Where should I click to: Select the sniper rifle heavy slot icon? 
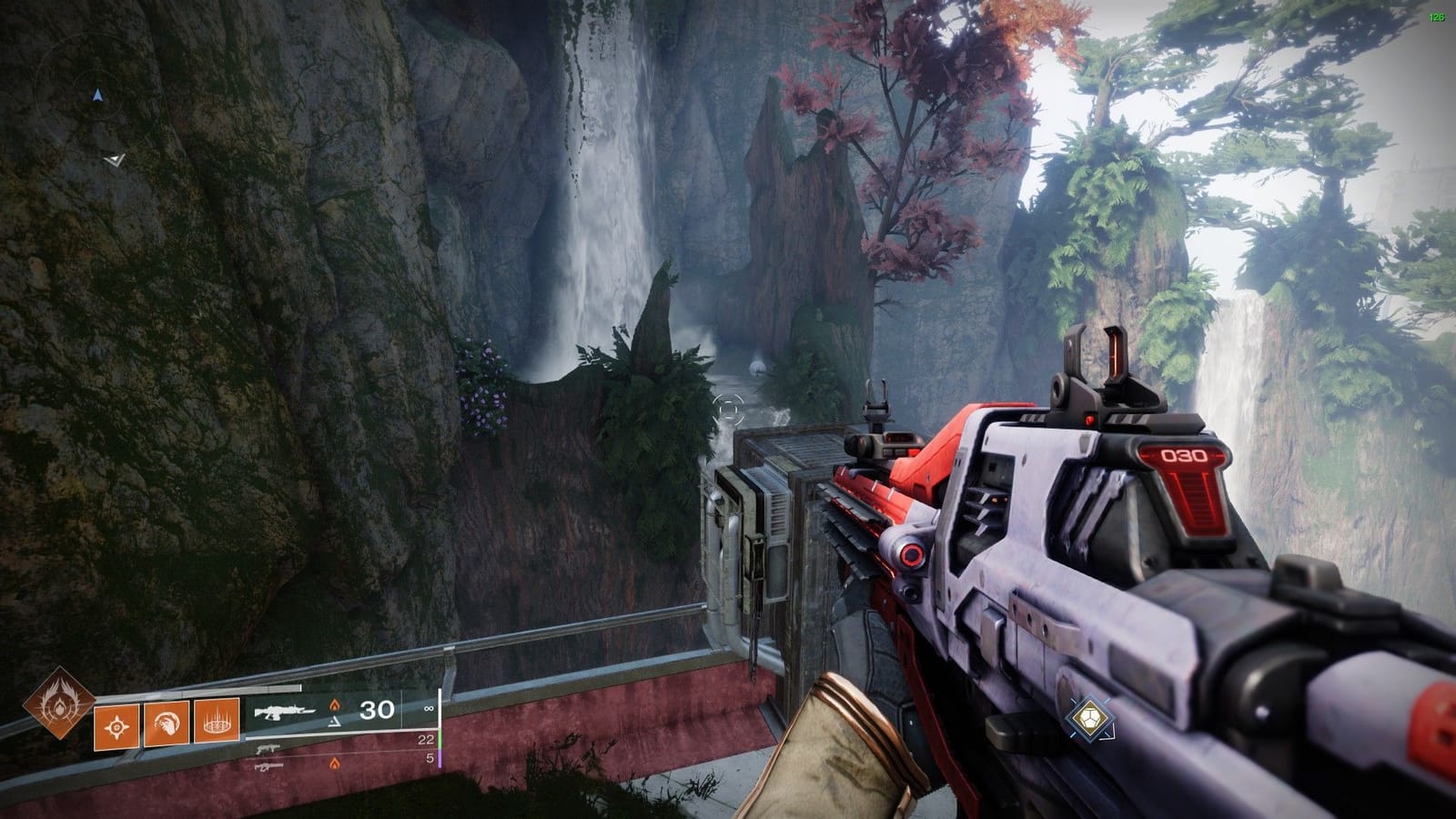point(270,764)
